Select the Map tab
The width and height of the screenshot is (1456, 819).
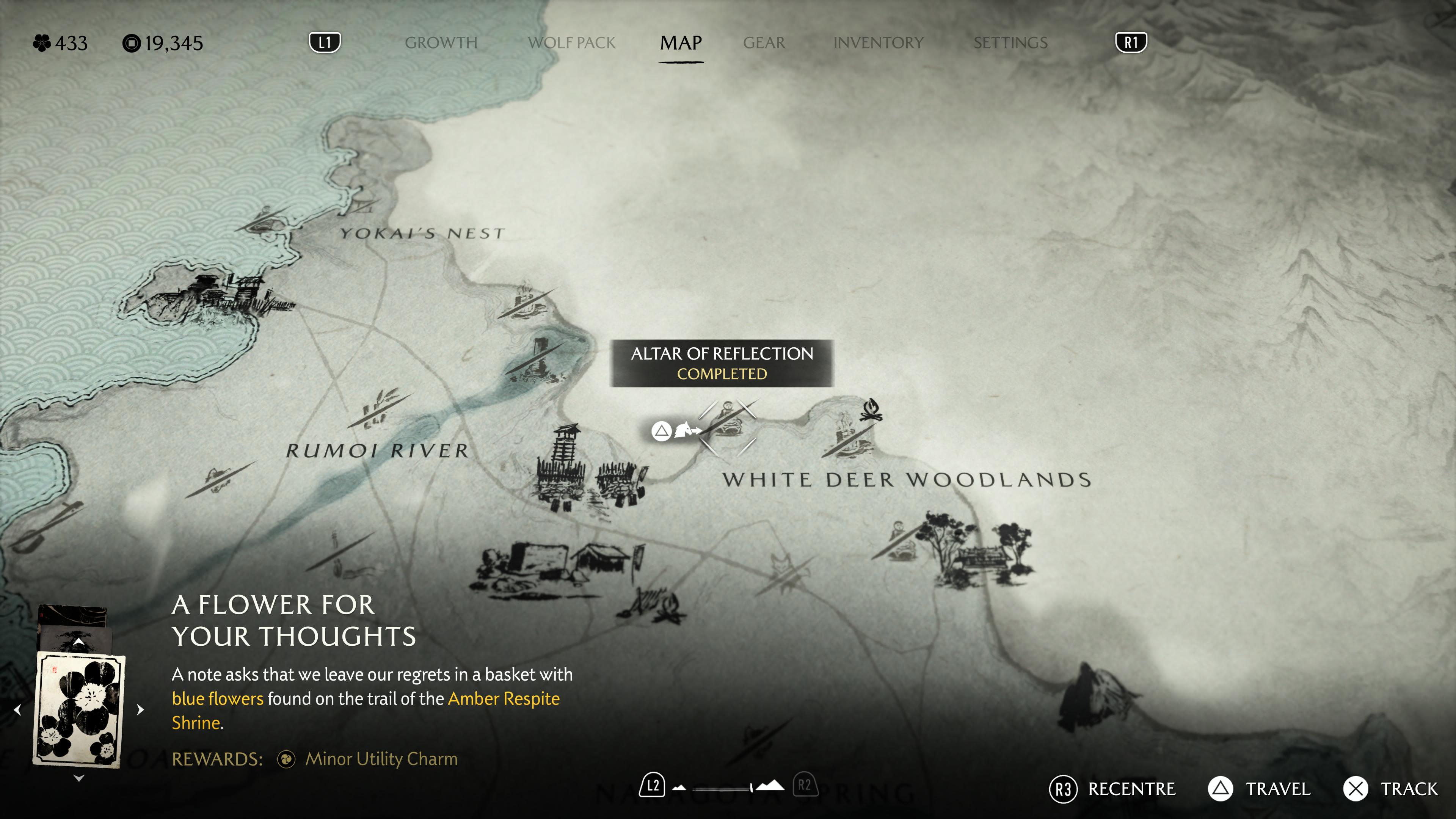681,43
